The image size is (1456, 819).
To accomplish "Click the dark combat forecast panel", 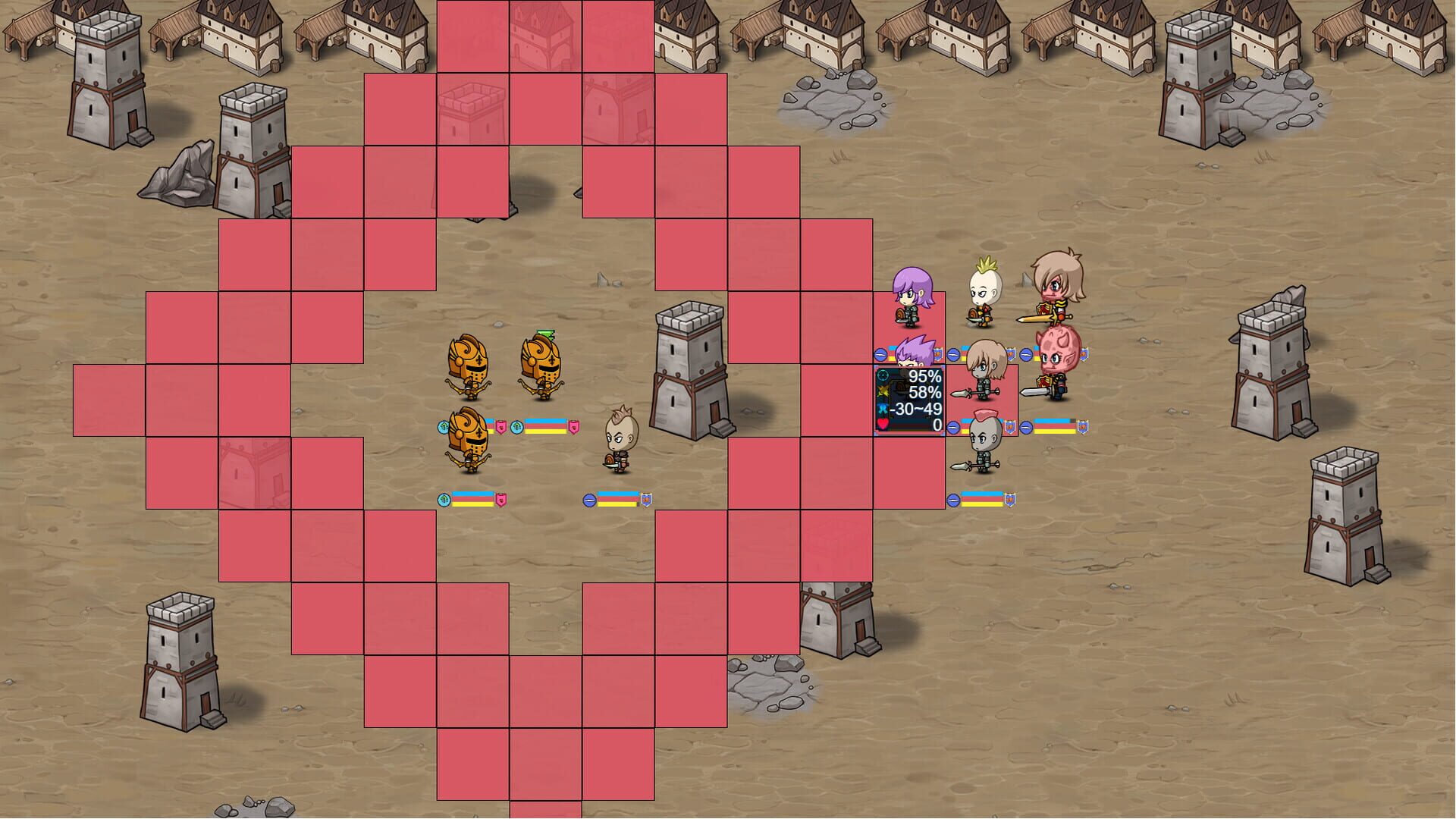I will [910, 398].
